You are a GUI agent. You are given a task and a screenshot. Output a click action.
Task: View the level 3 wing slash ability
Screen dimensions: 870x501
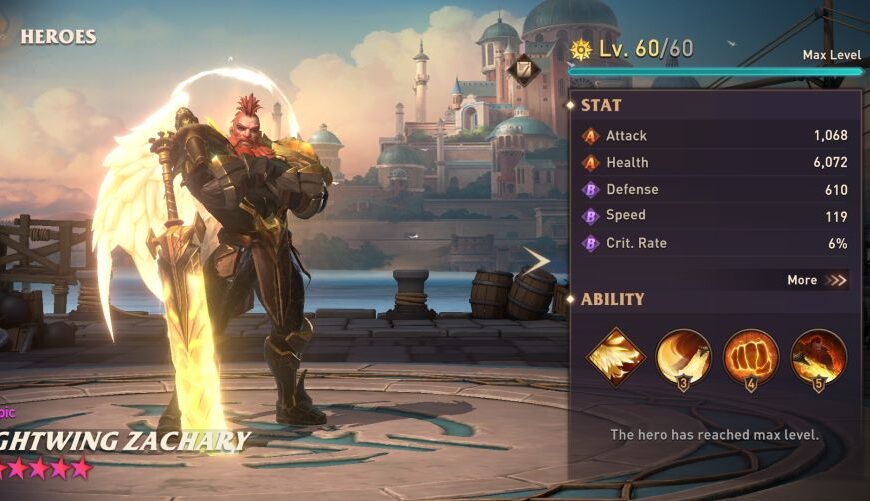pyautogui.click(x=684, y=357)
